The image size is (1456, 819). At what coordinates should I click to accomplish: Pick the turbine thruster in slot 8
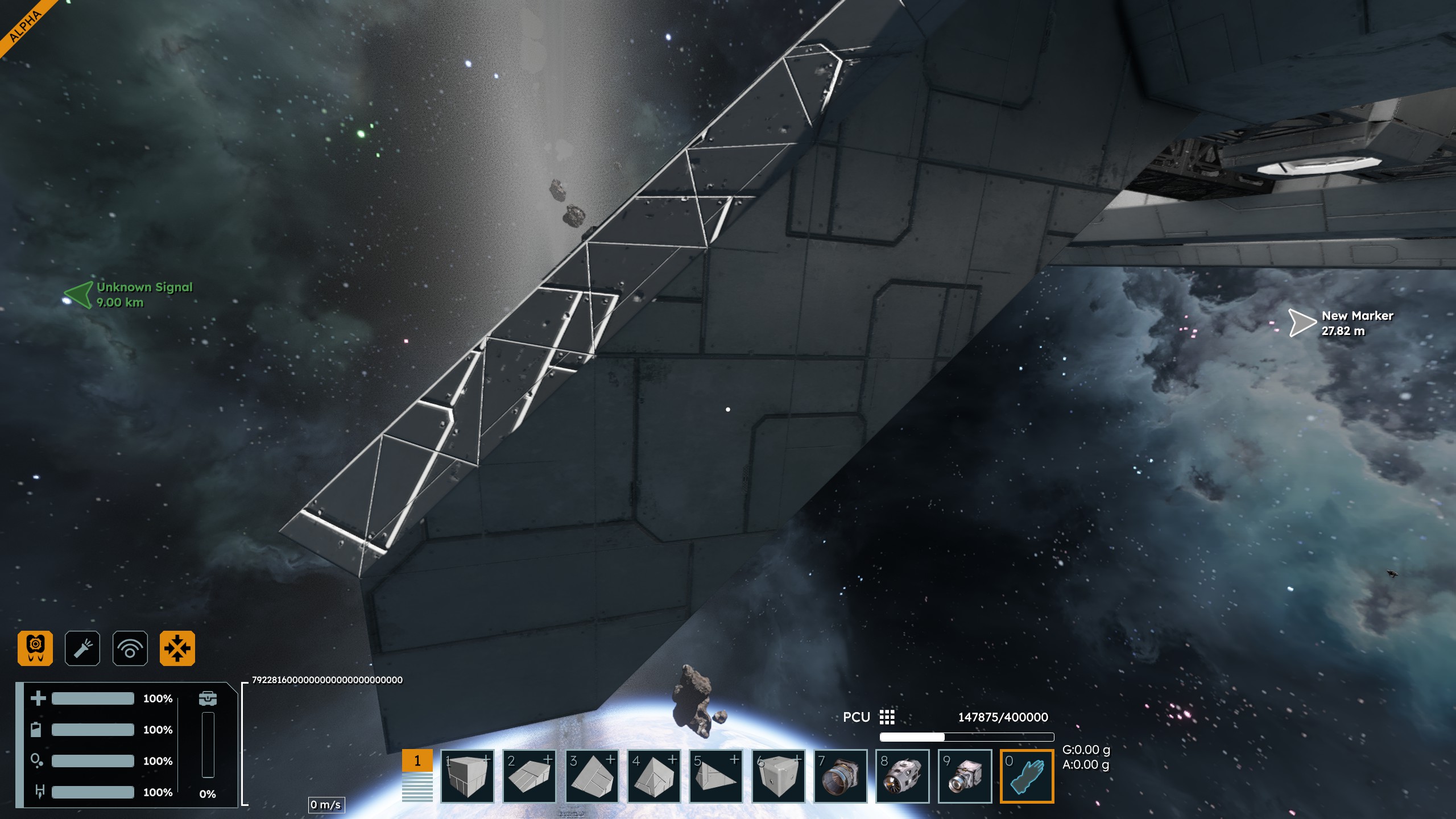(x=903, y=776)
